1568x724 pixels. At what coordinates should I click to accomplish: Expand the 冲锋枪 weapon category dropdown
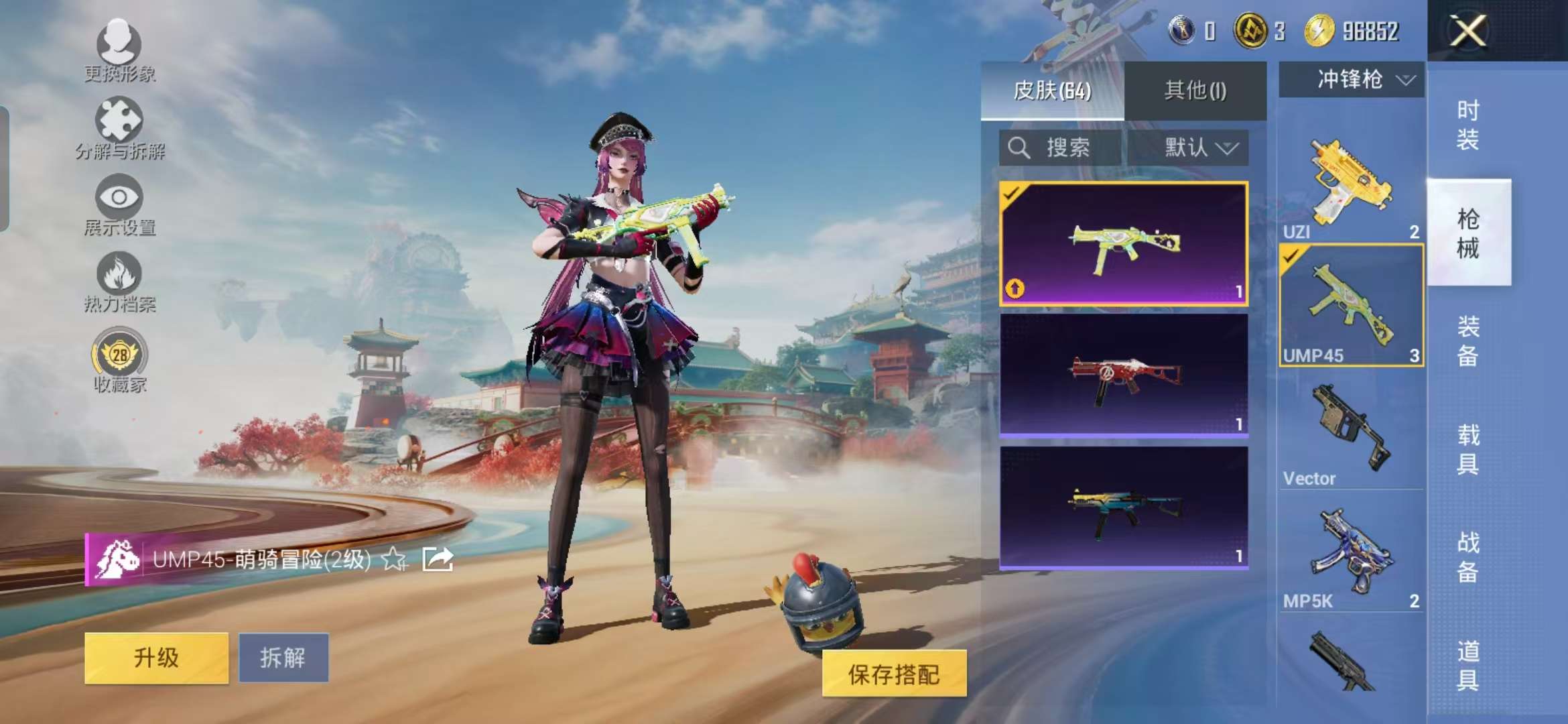1350,79
